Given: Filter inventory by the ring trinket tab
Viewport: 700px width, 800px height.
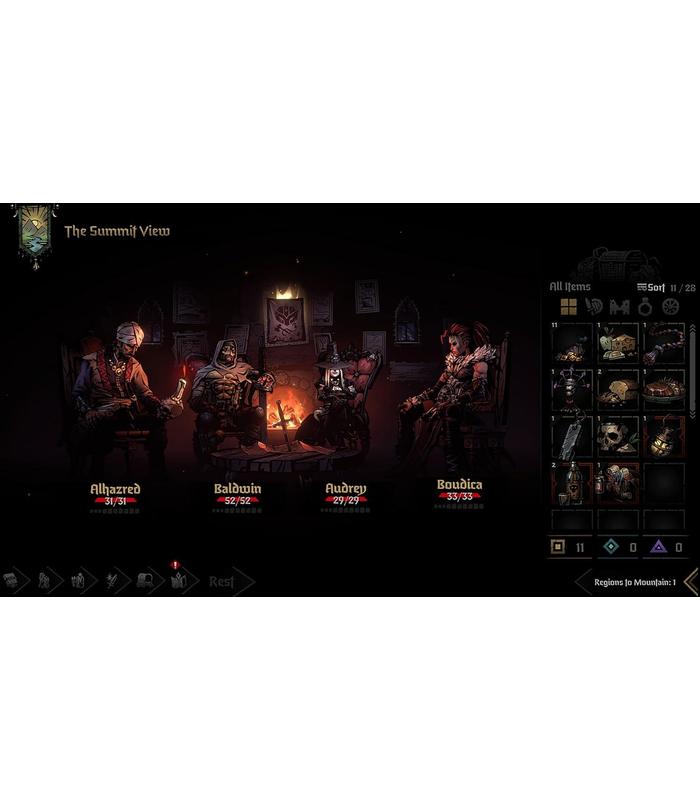Looking at the screenshot, I should pos(645,307).
